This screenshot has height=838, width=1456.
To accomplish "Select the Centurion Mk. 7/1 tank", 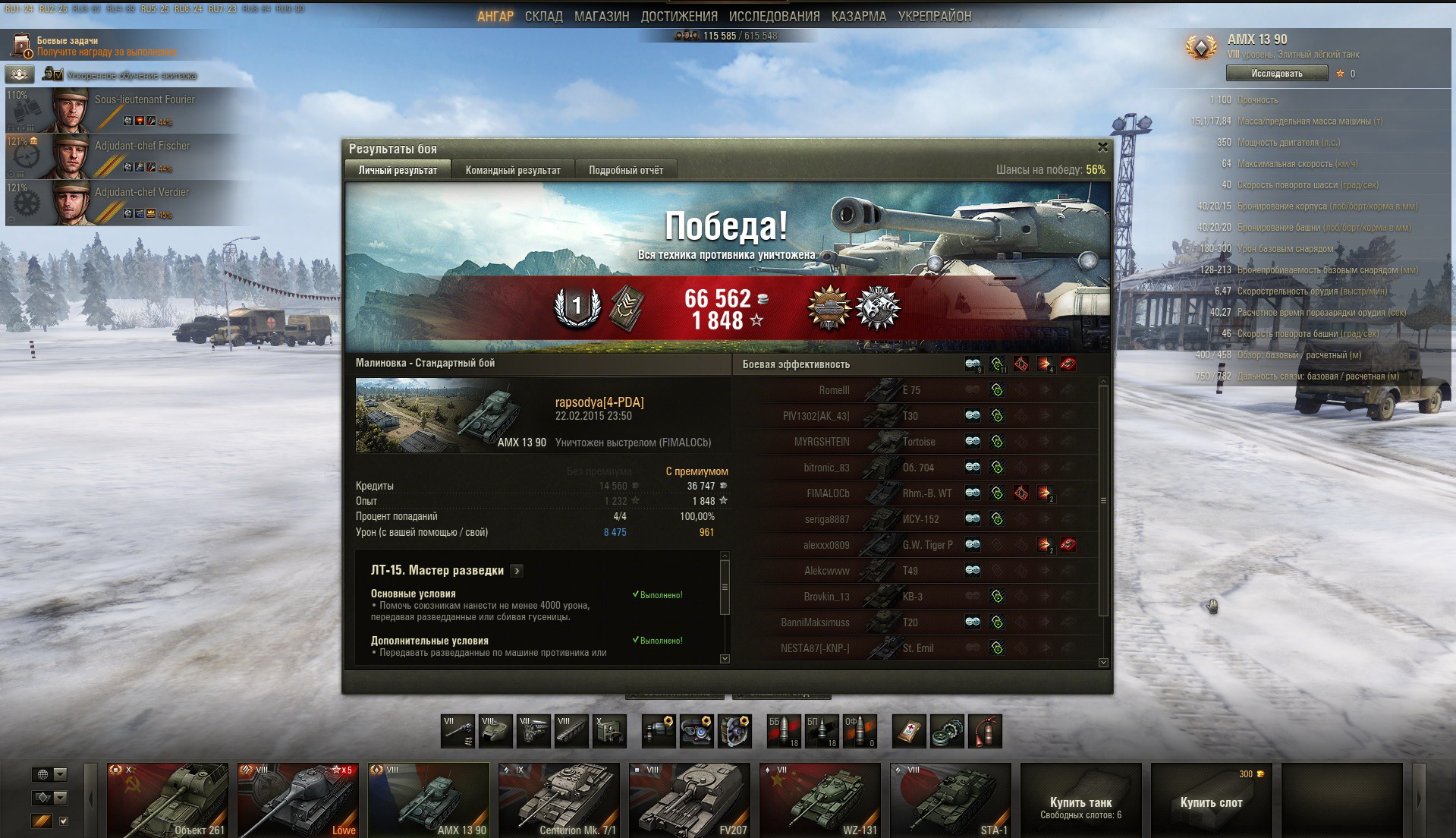I will pos(559,799).
